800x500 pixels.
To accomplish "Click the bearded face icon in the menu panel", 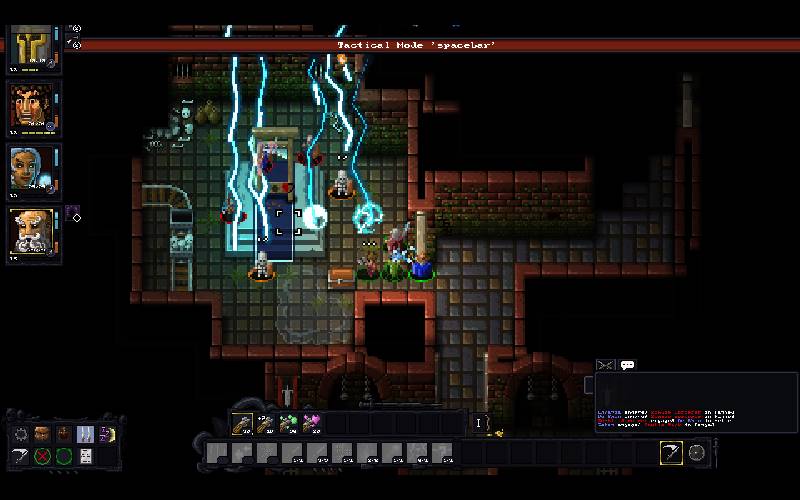I will pos(64,434).
